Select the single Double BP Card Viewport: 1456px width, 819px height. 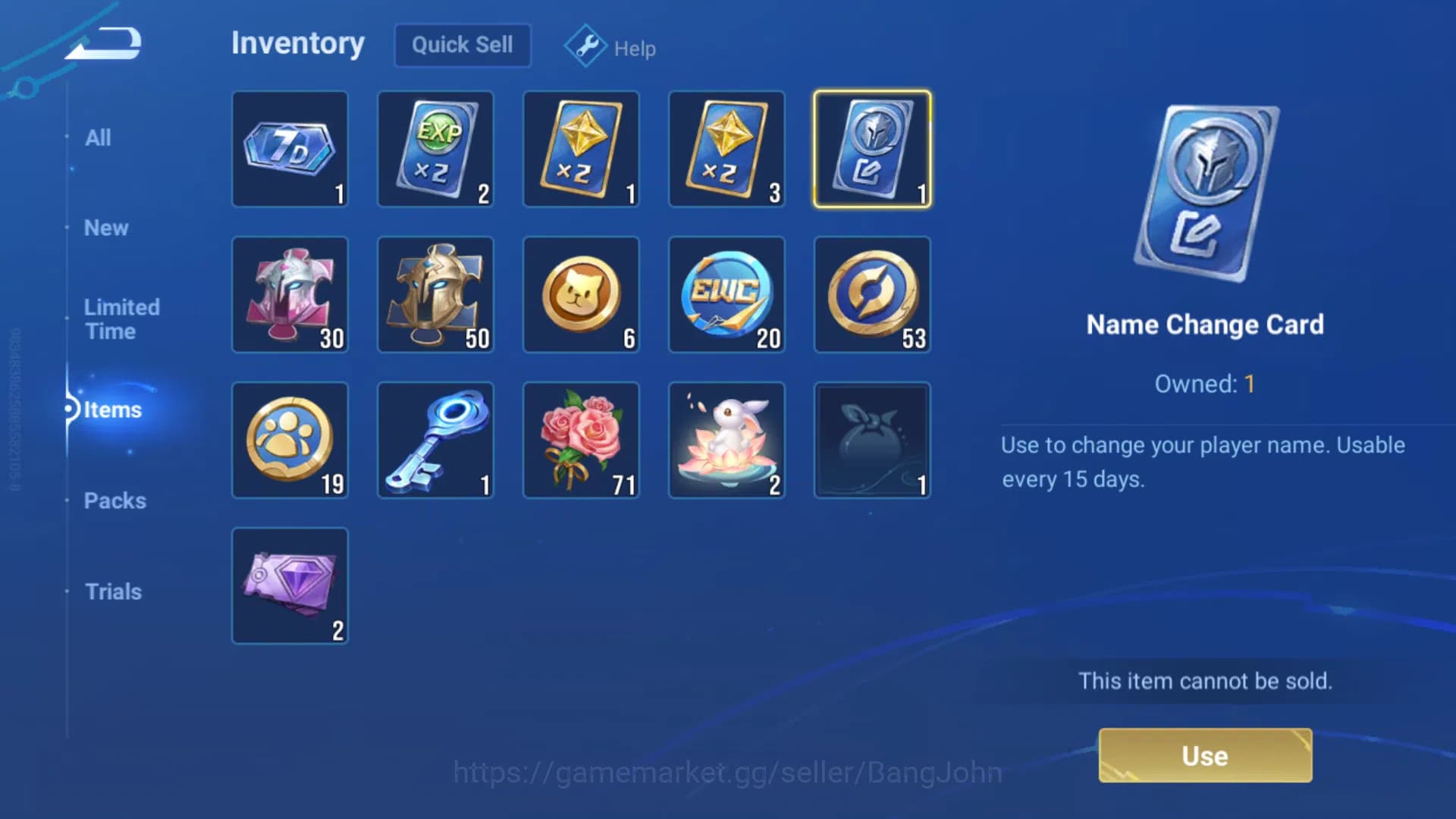[581, 149]
